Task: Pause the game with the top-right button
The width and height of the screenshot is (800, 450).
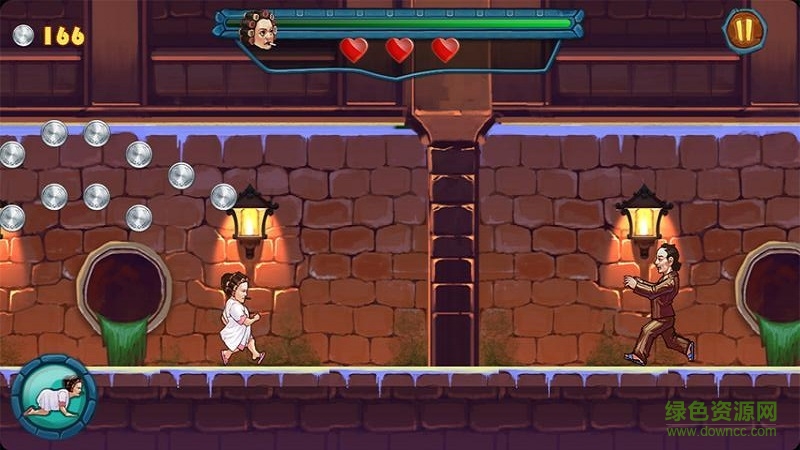Action: [x=743, y=30]
